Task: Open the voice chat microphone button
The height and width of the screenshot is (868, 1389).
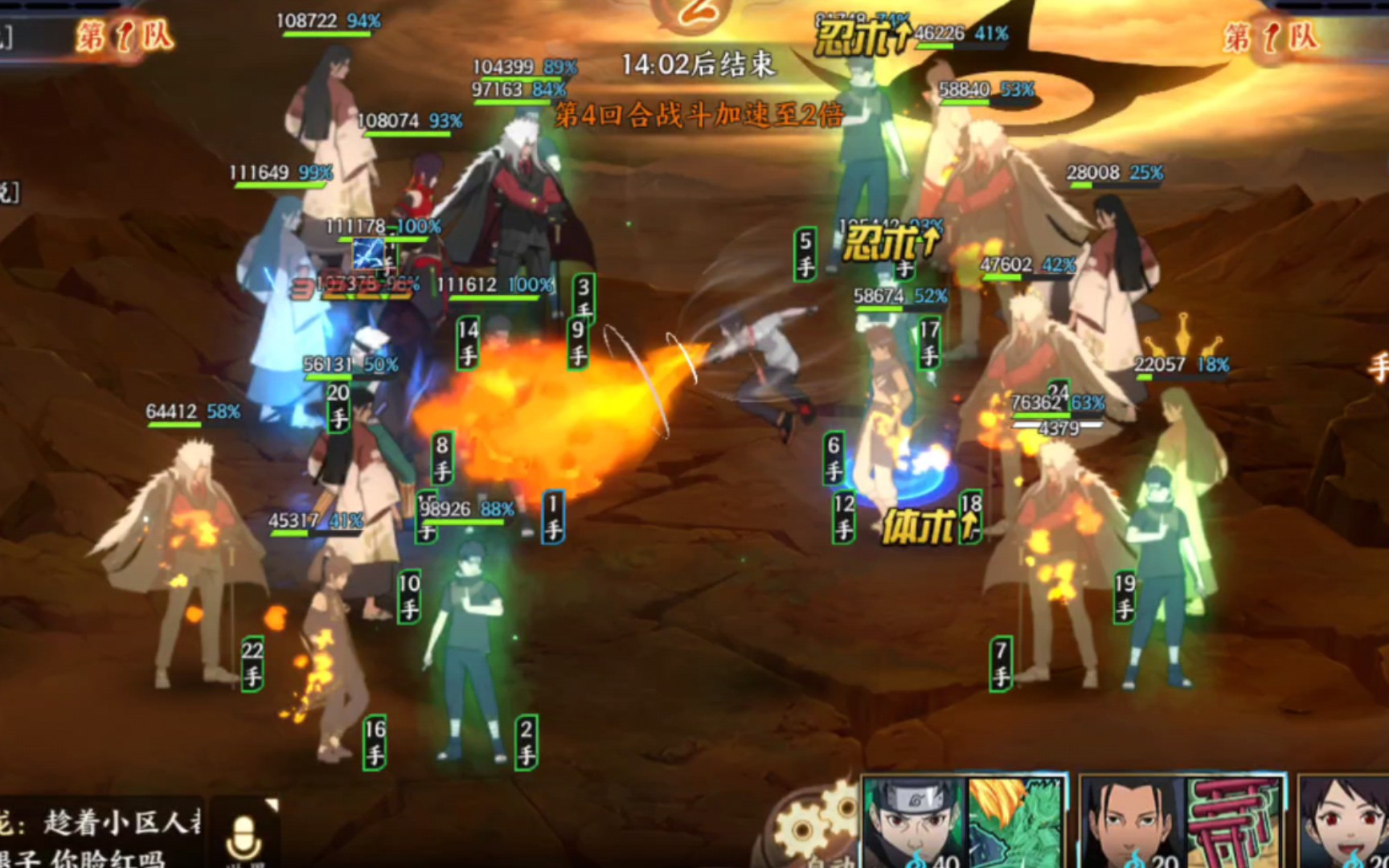Action: click(x=244, y=834)
